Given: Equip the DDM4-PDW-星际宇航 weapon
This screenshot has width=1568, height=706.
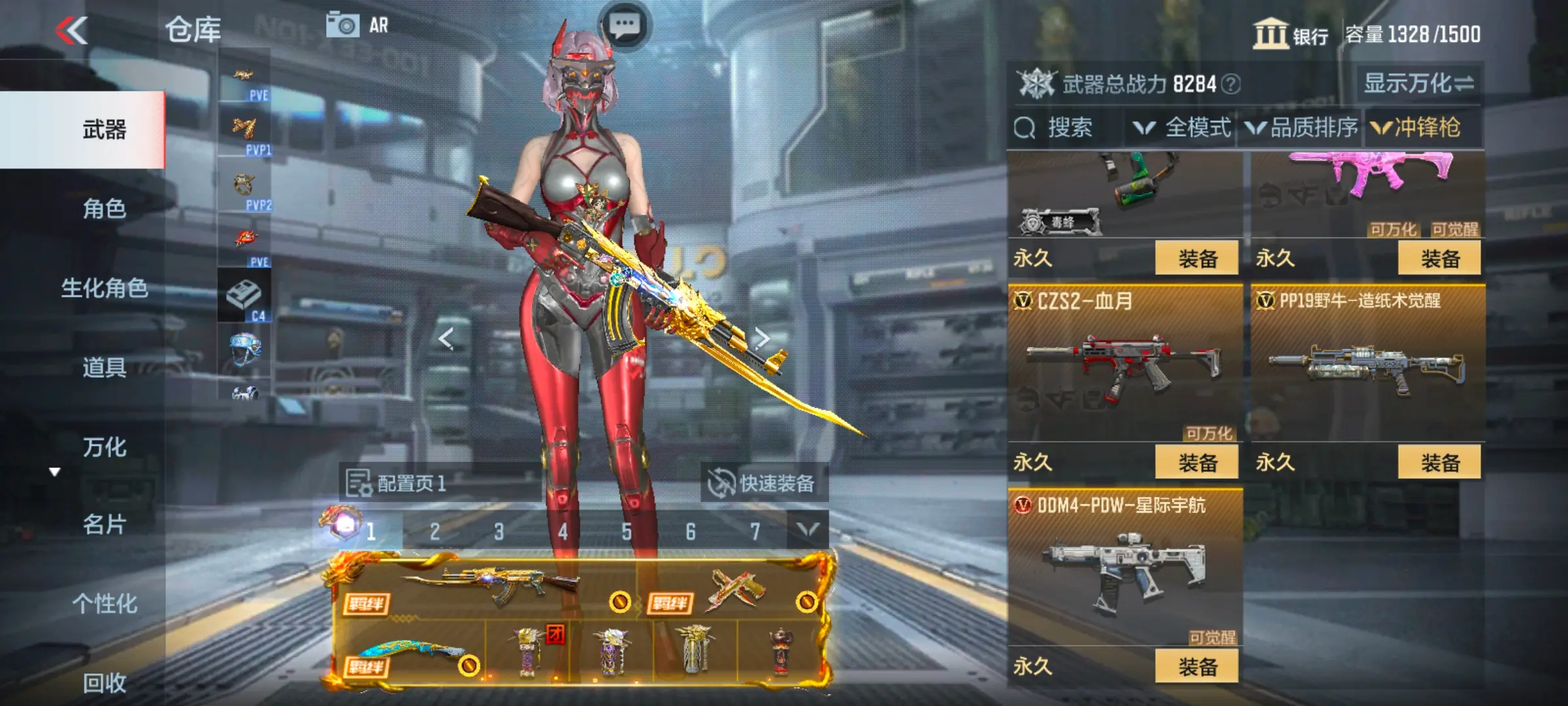Looking at the screenshot, I should click(1196, 666).
